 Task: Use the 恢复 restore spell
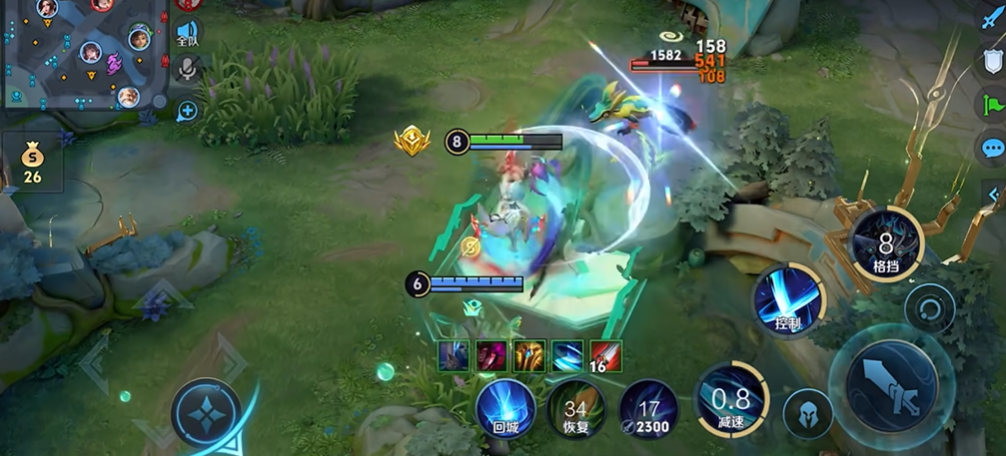tap(575, 410)
